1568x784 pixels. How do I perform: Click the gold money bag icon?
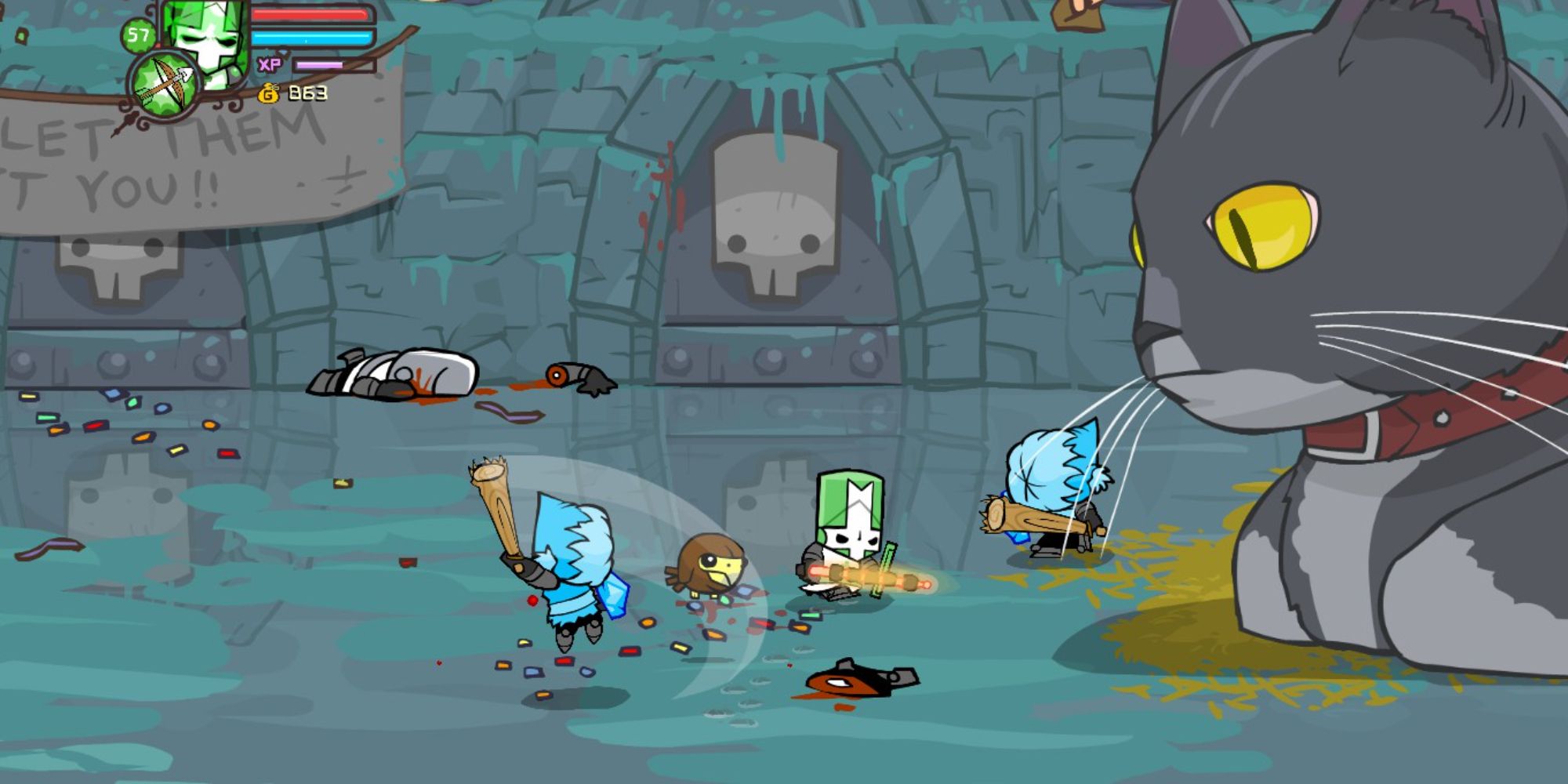(x=267, y=92)
